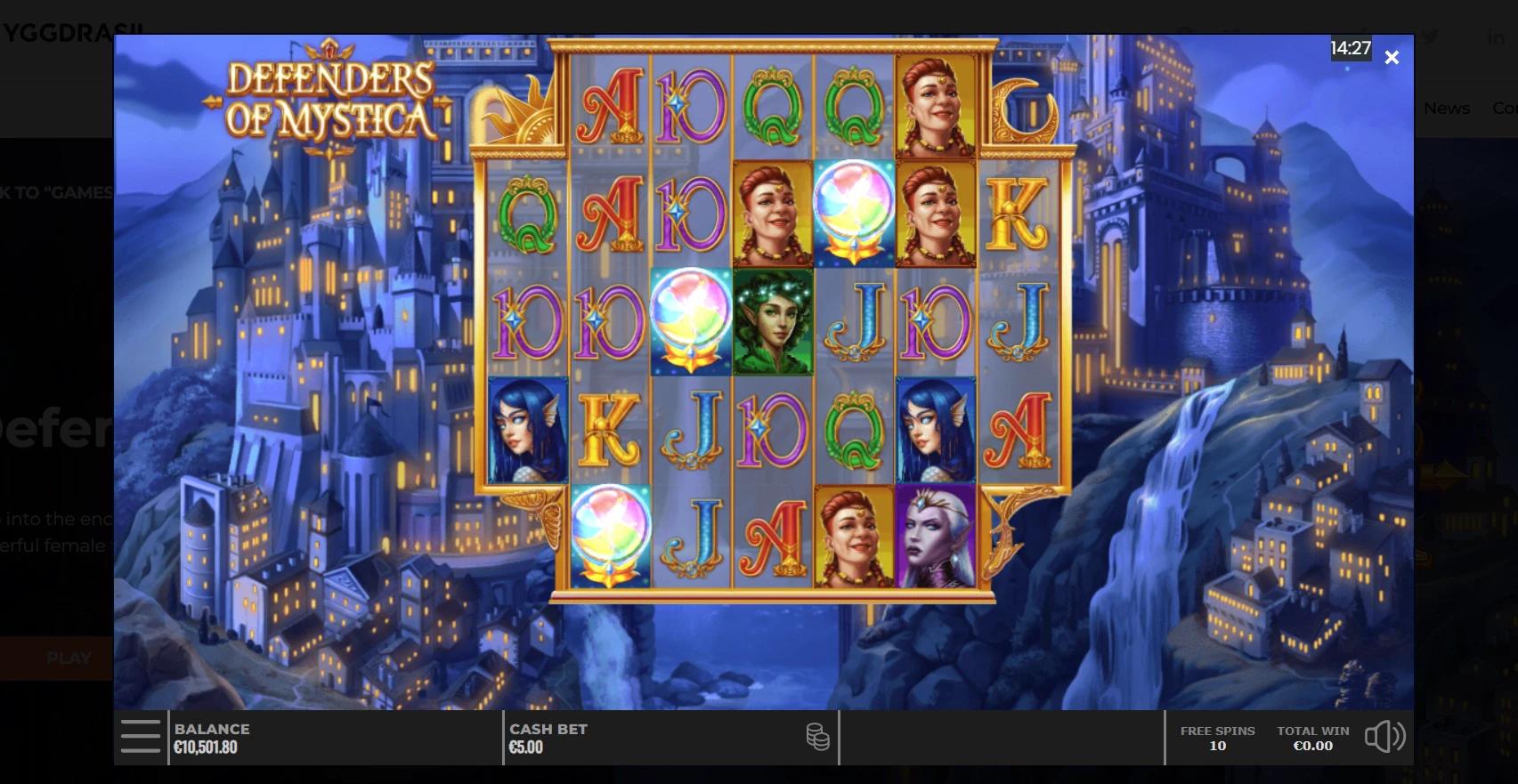This screenshot has height=784, width=1518.
Task: Toggle the sound speaker icon
Action: (1384, 737)
